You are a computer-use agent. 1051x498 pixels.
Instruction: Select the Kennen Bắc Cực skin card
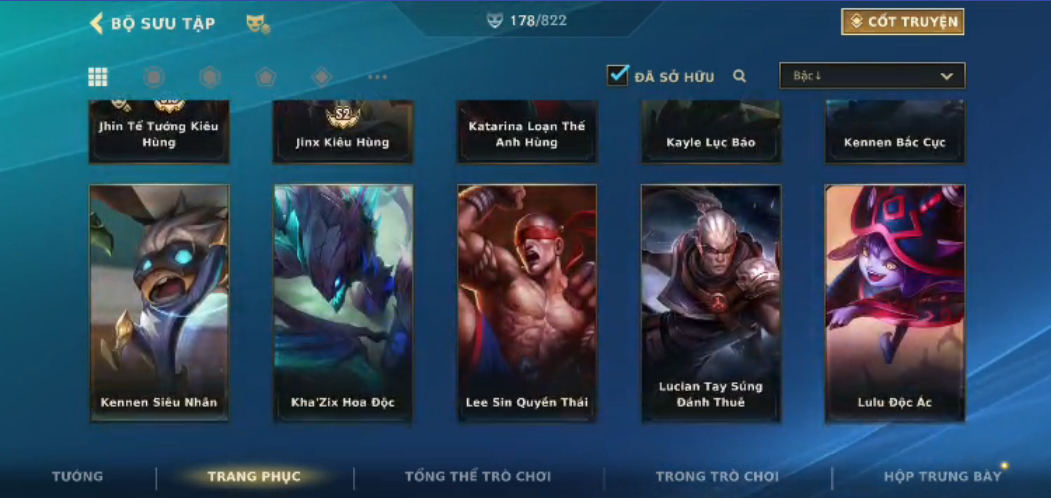(895, 131)
